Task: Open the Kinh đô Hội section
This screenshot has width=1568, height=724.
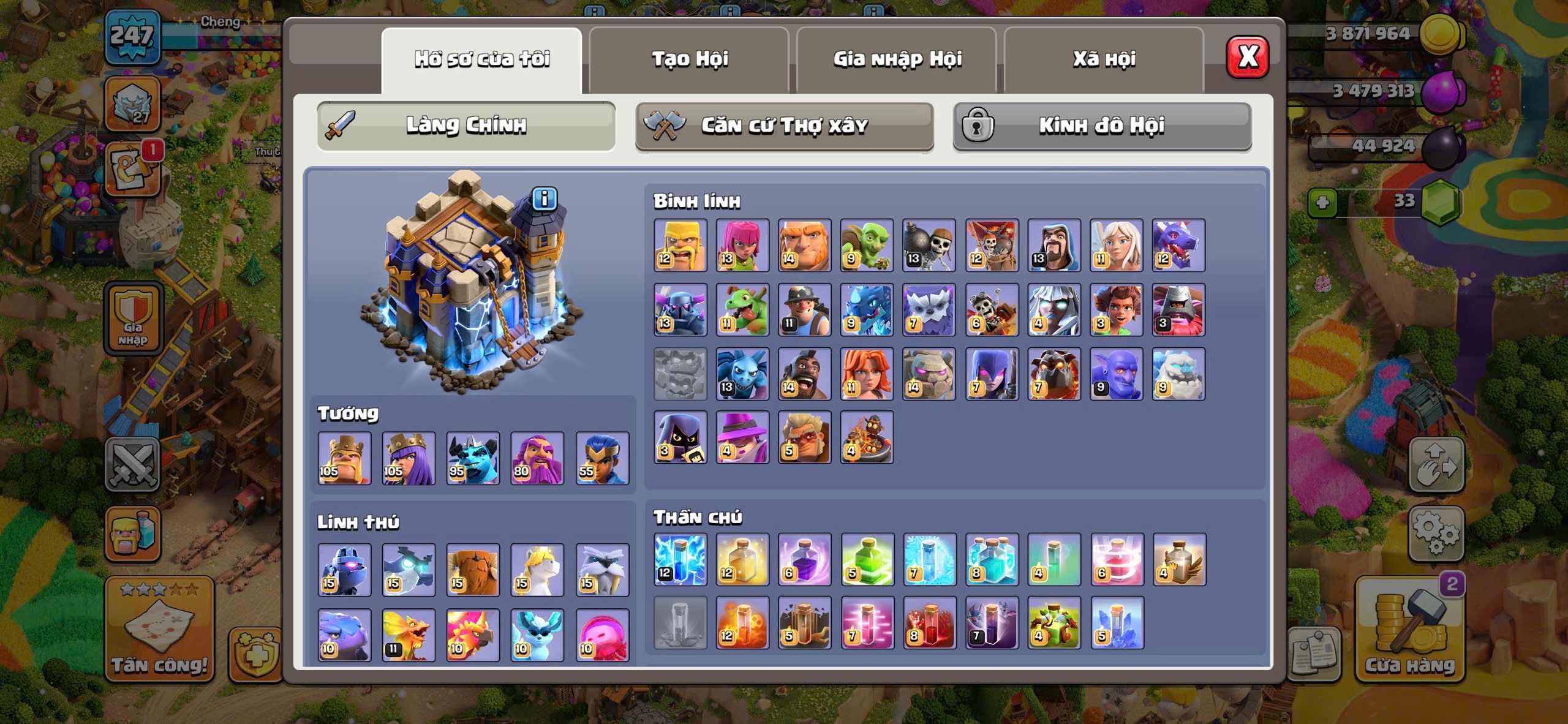Action: click(x=1101, y=126)
